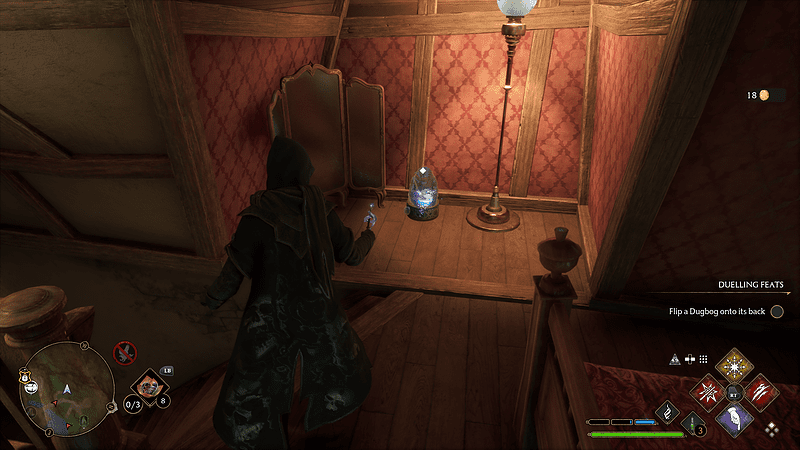The height and width of the screenshot is (450, 800).
Task: Select the tool wheel item diamond icon
Action: pyautogui.click(x=148, y=384)
